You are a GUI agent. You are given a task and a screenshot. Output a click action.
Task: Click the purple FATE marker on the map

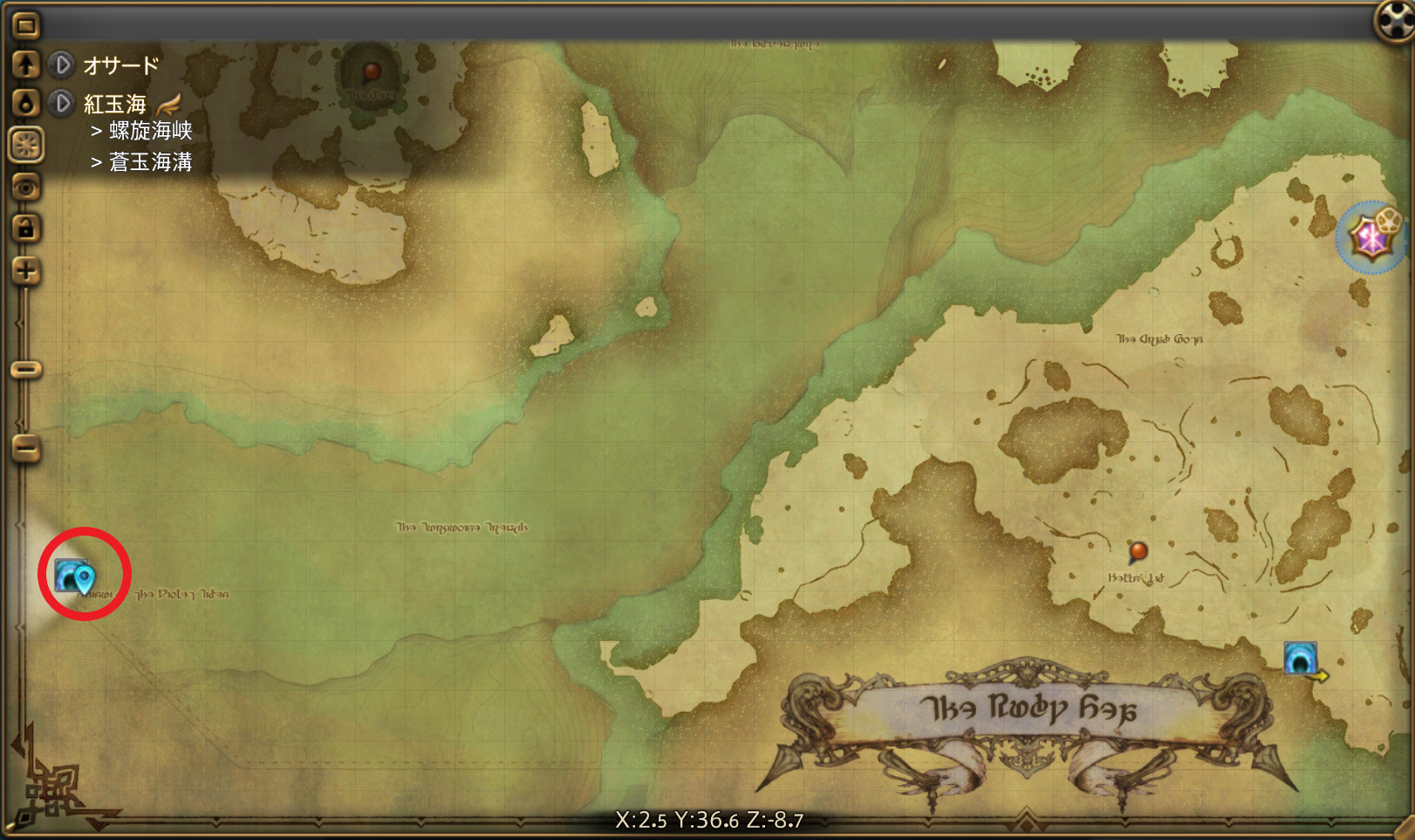[x=1371, y=236]
